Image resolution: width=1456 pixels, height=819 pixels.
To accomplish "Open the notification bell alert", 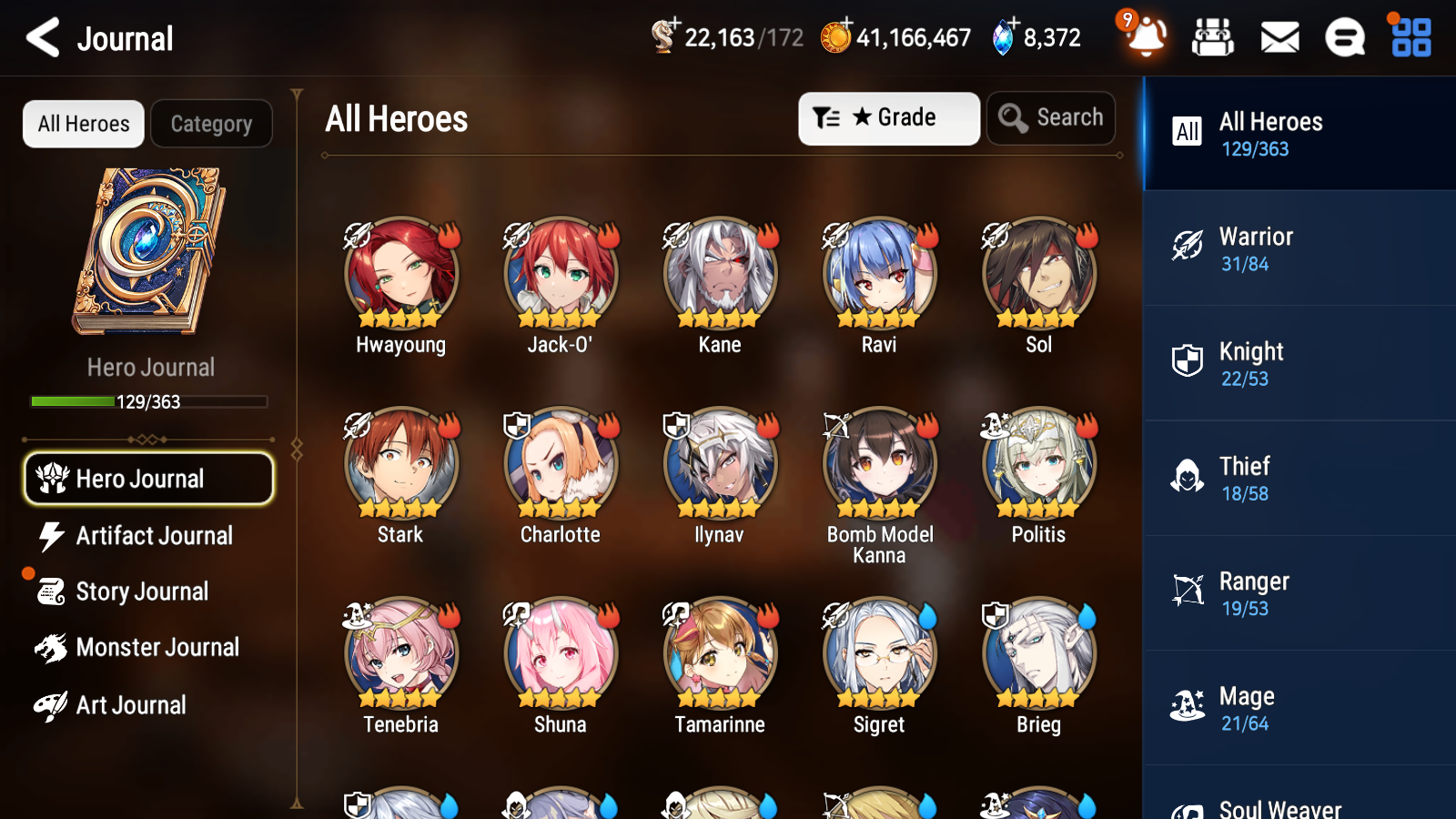I will 1146,38.
